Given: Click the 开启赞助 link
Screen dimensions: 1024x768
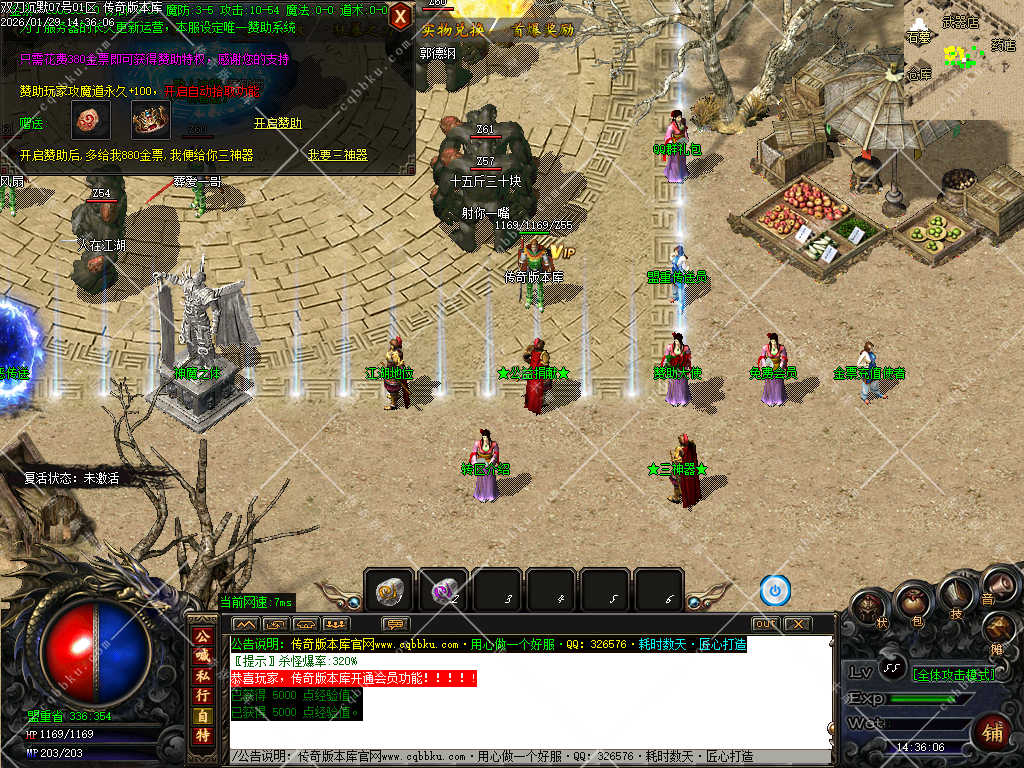Looking at the screenshot, I should coord(277,123).
